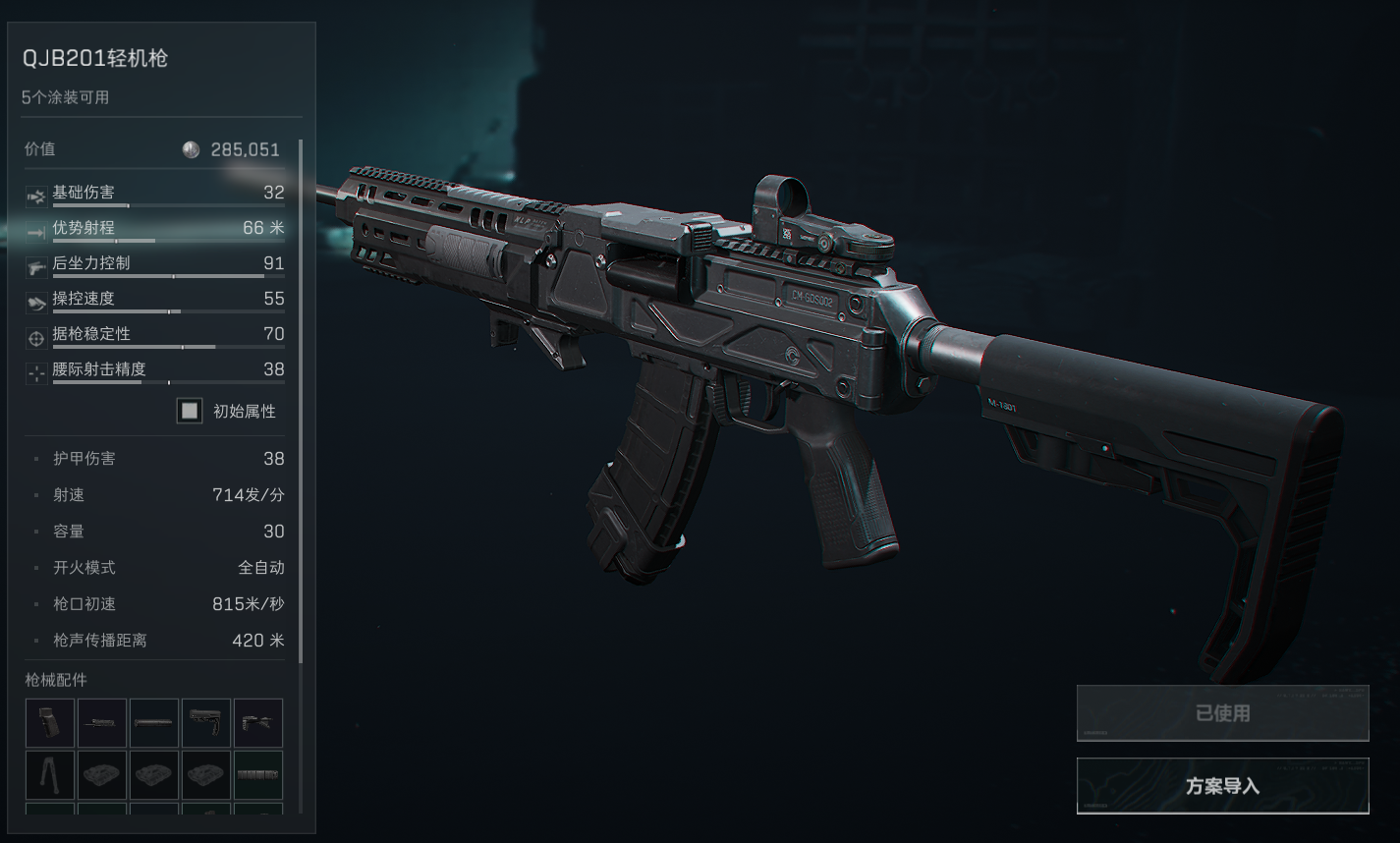
Task: Click the 5个涂装可用 skins available text
Action: 66,97
